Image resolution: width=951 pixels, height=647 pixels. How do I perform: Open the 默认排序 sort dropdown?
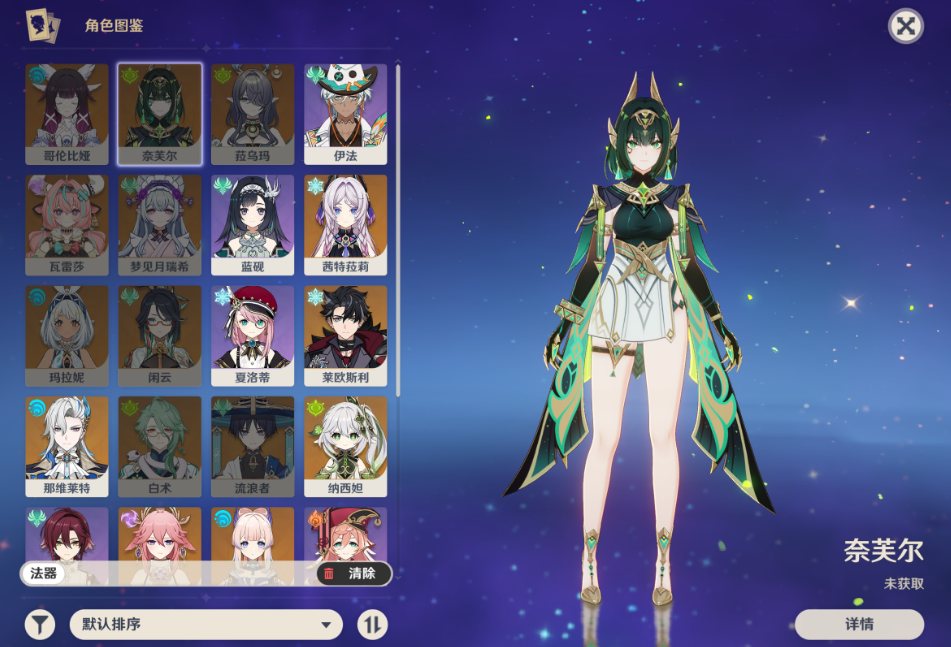point(206,625)
